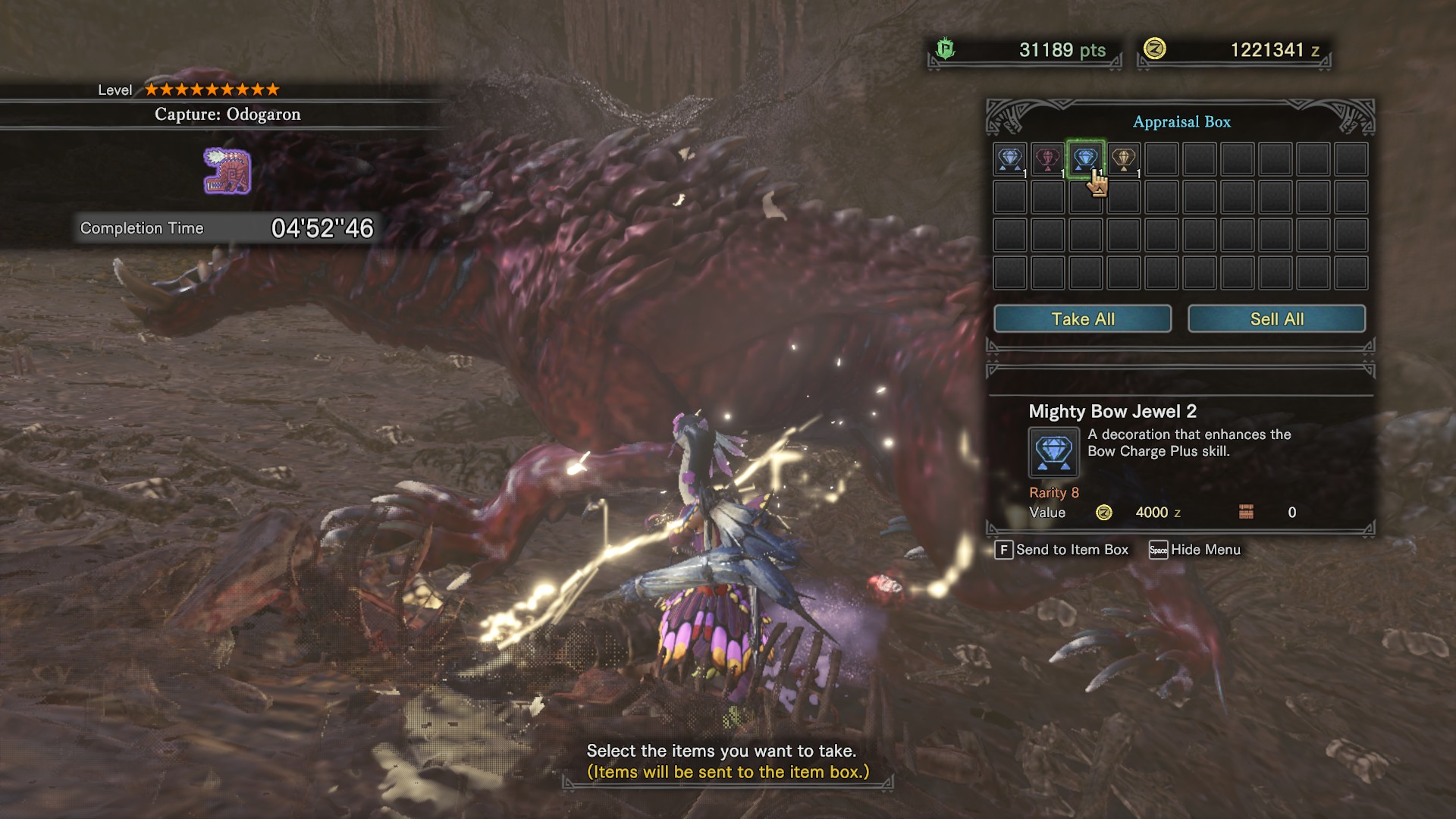This screenshot has width=1456, height=819.
Task: Sell all items in the Appraisal Box
Action: pyautogui.click(x=1276, y=319)
